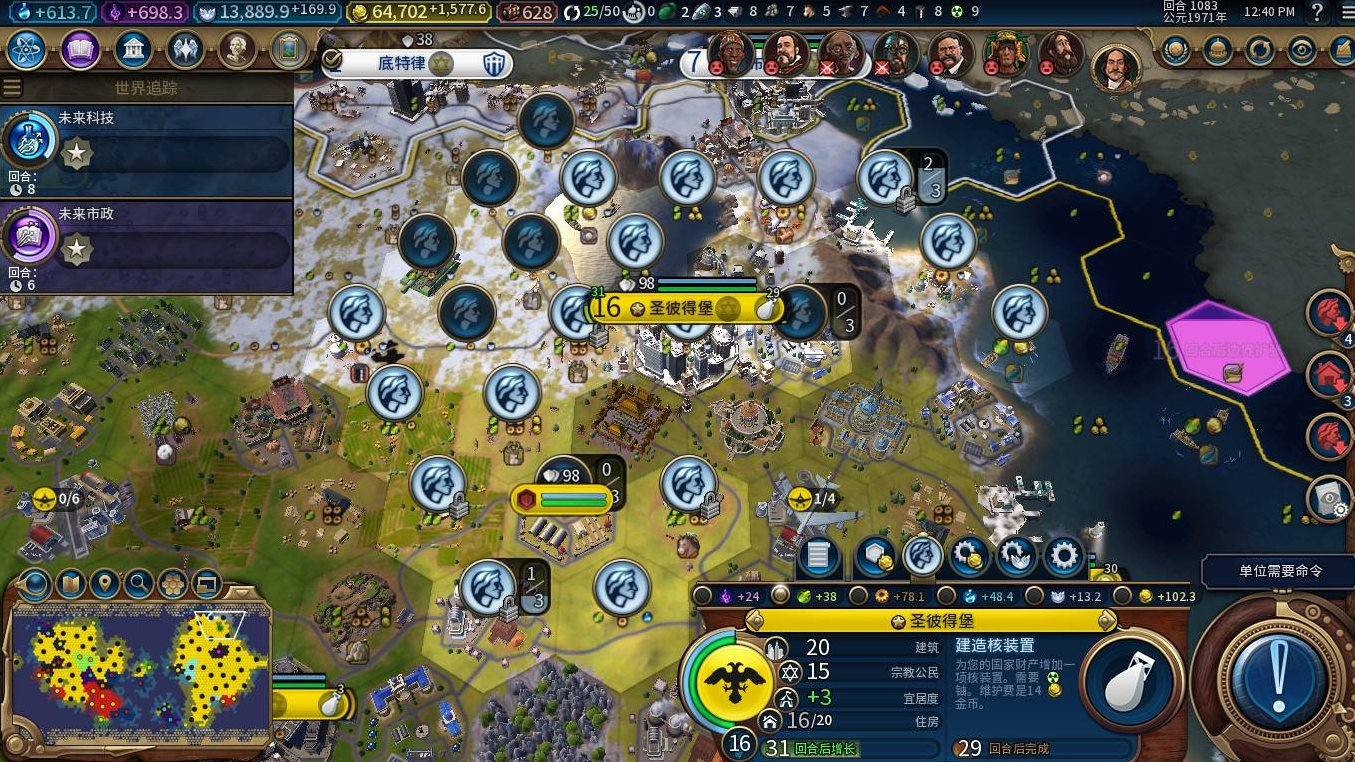Open the technology tree atom icon

click(28, 49)
